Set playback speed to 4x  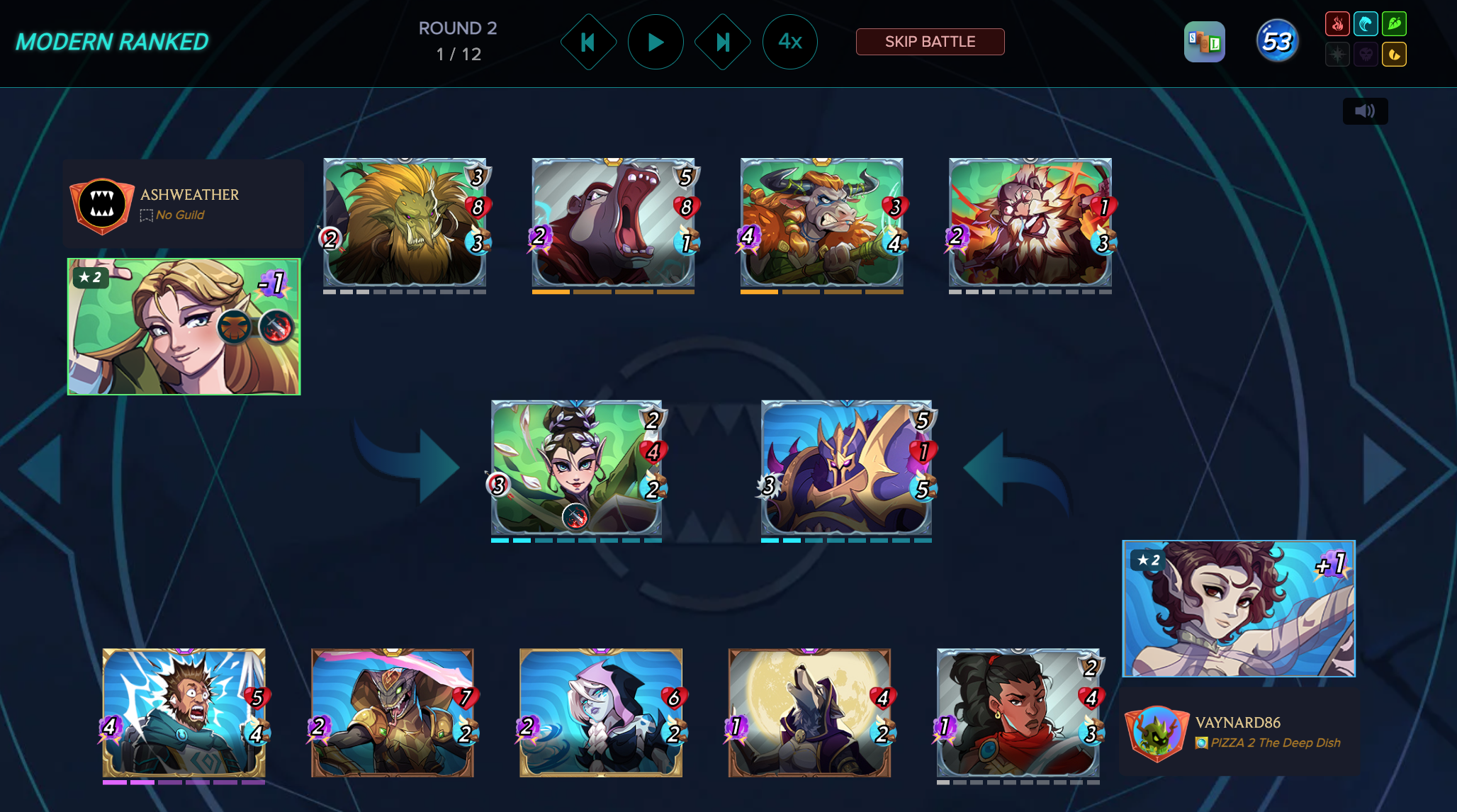[x=789, y=43]
